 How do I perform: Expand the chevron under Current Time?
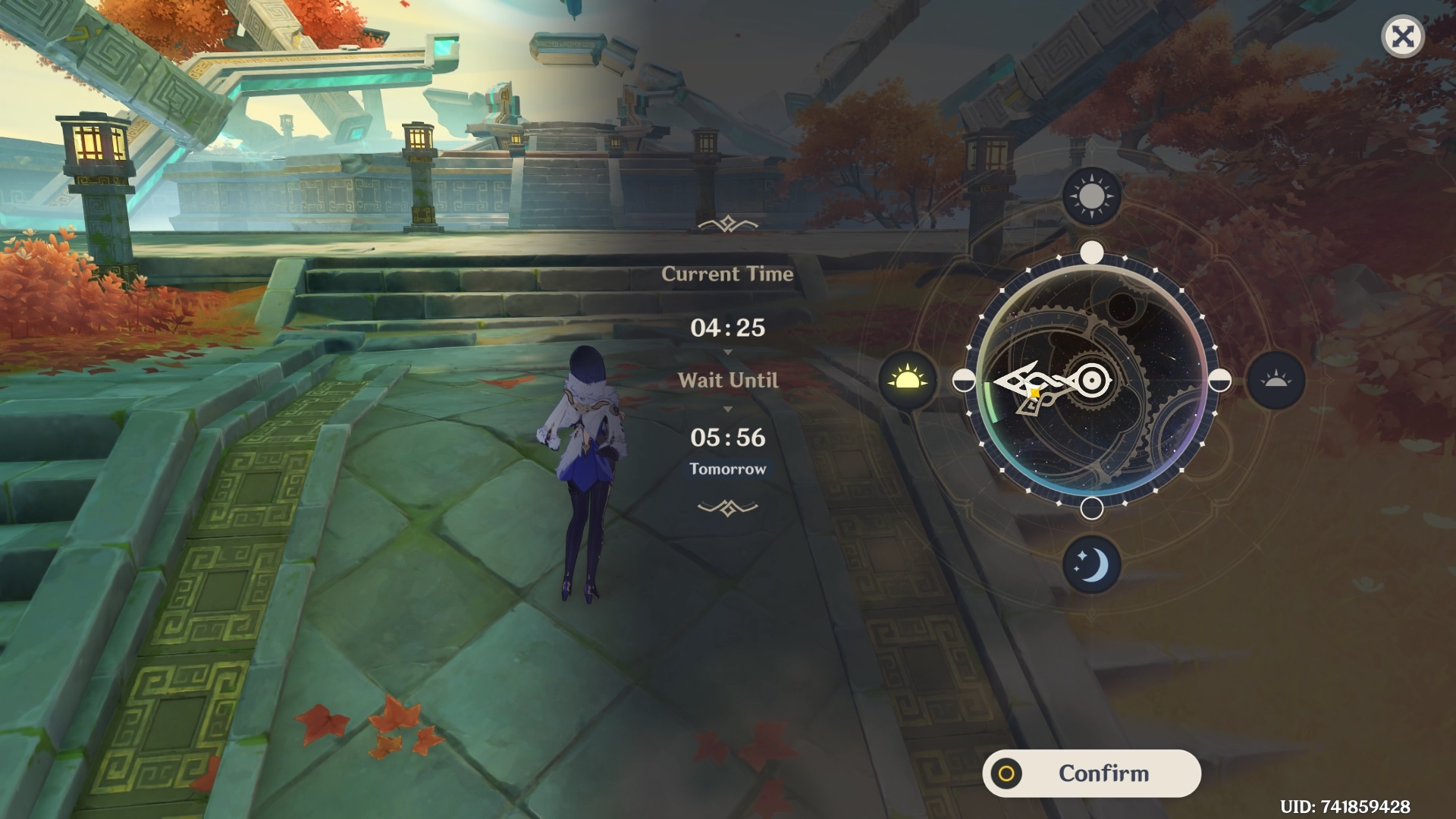pos(728,351)
